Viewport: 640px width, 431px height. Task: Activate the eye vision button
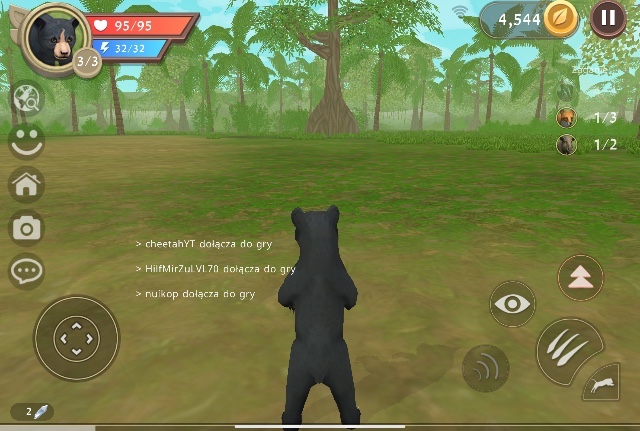click(x=512, y=304)
